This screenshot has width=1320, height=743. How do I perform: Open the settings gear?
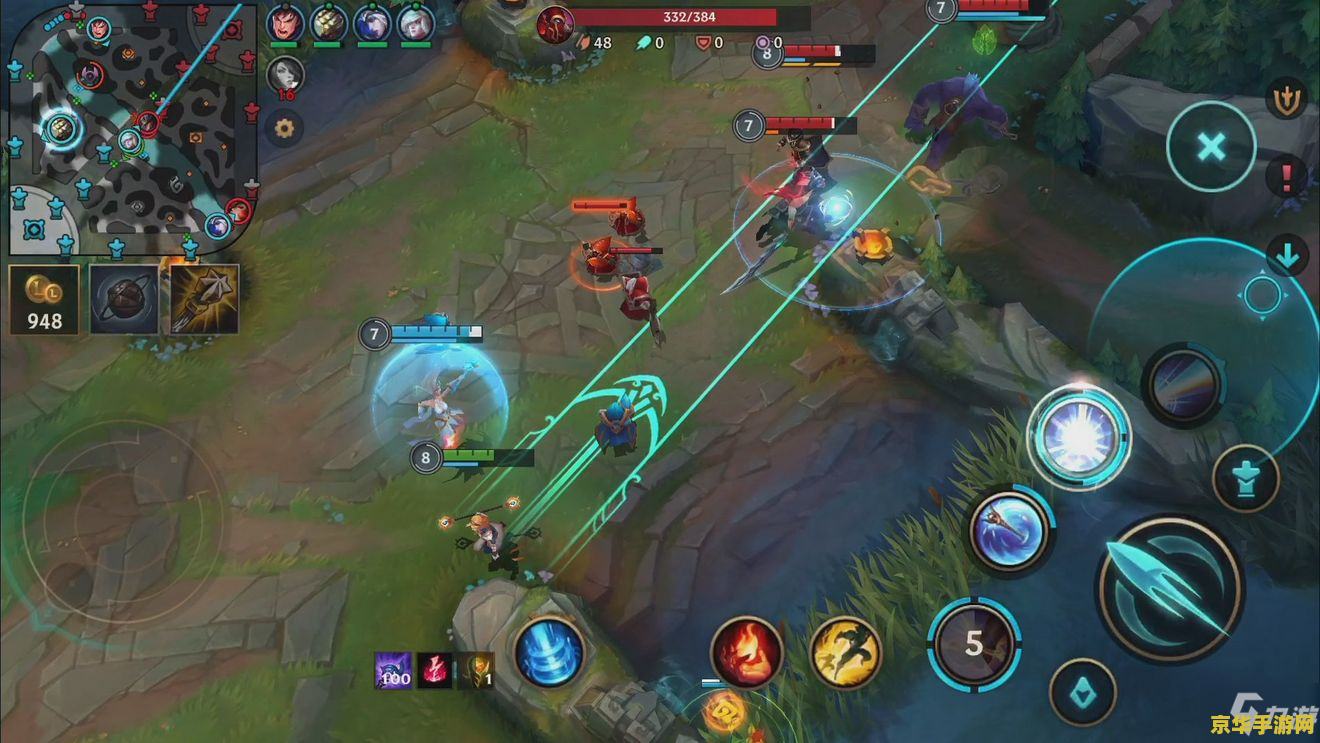(285, 128)
